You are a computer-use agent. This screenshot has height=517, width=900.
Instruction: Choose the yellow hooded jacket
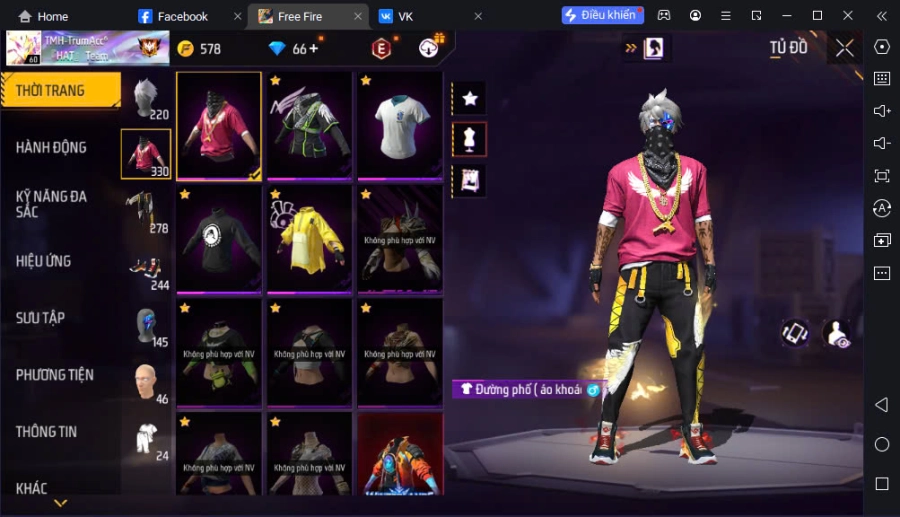tap(309, 240)
